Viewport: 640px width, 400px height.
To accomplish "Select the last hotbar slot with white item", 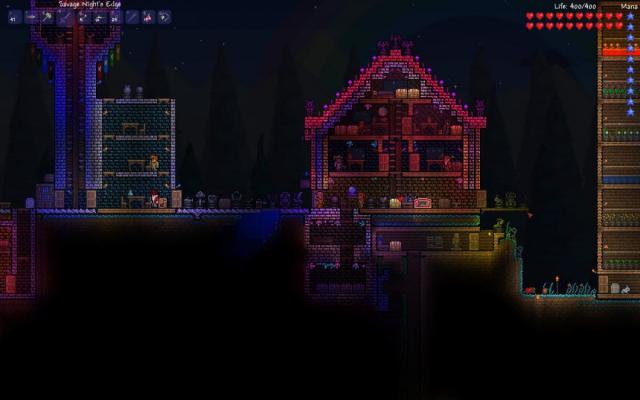I will tap(165, 17).
